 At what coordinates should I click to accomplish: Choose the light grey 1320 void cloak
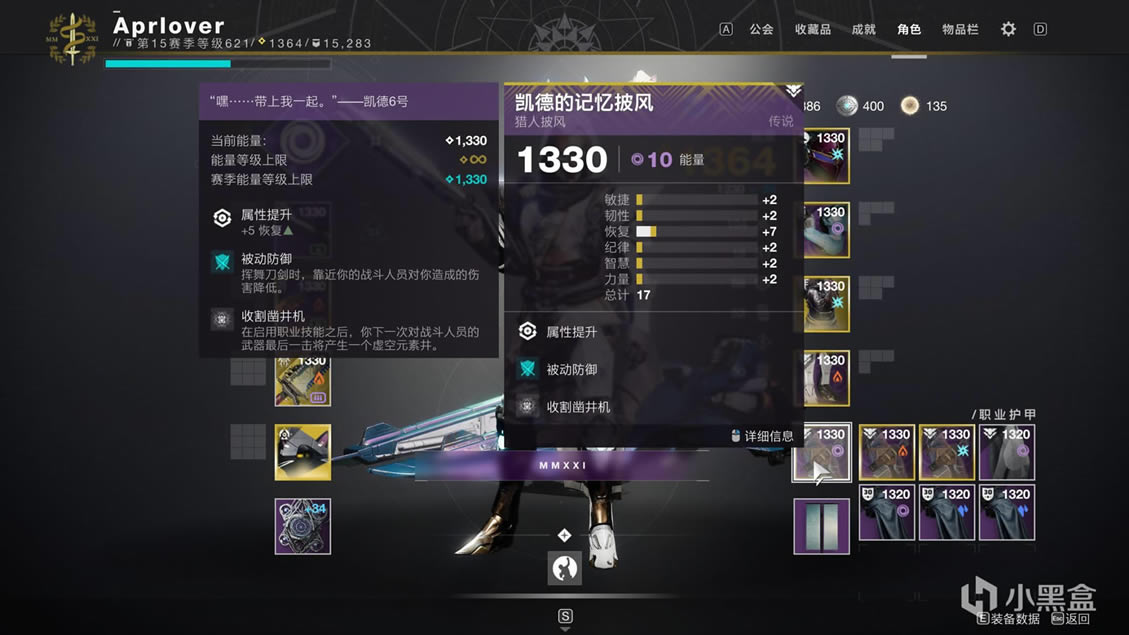click(1007, 453)
